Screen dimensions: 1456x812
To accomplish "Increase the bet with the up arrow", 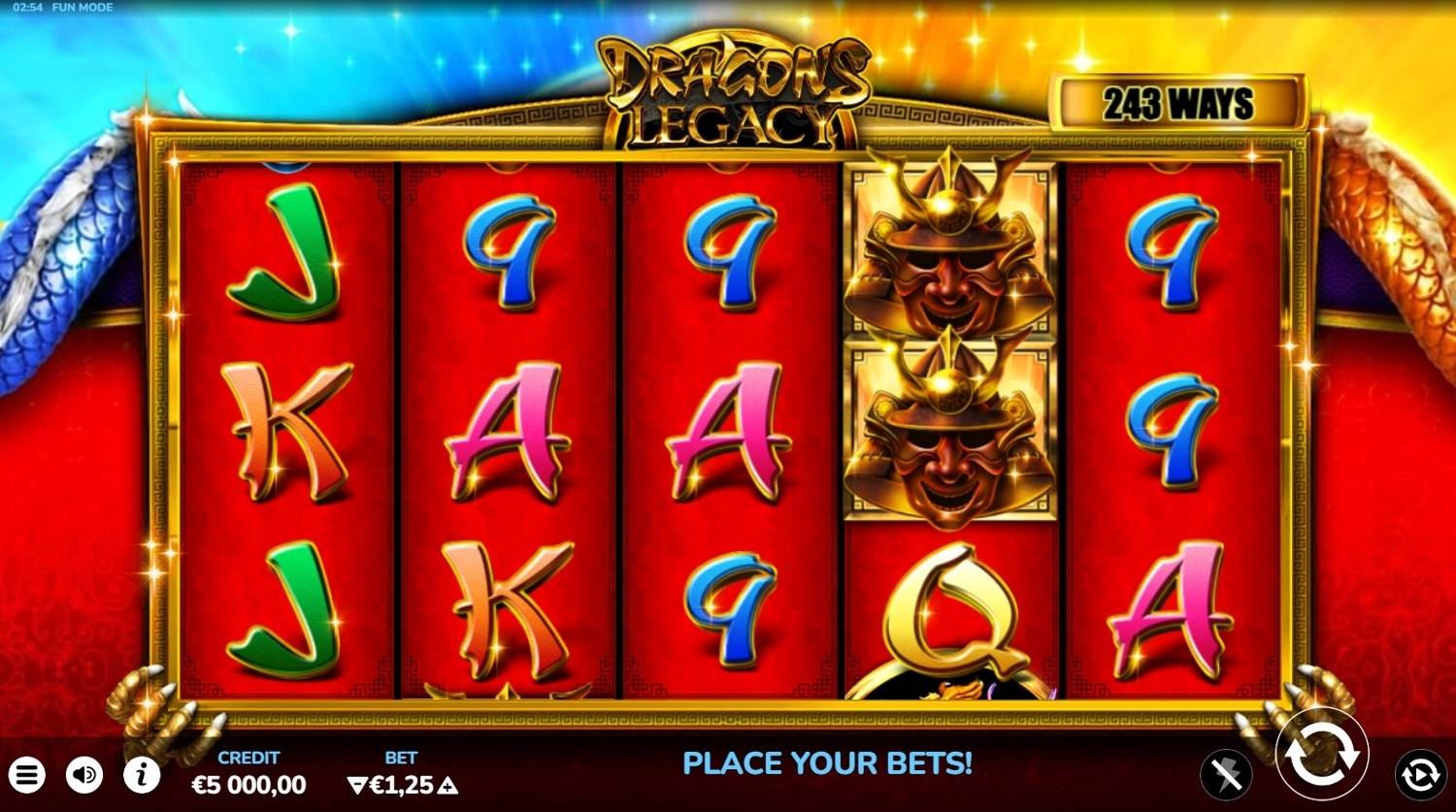I will point(447,785).
